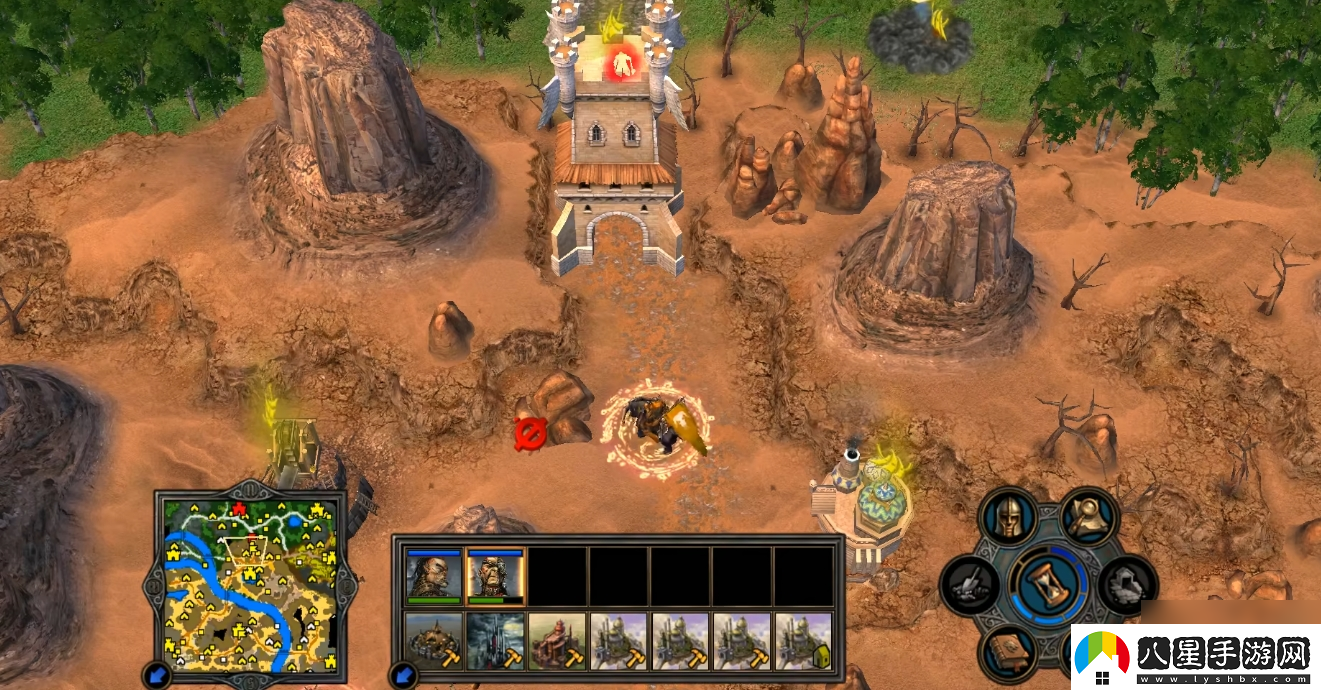The height and width of the screenshot is (690, 1321).
Task: Collapse the hero and town panel arrow
Action: click(x=404, y=673)
